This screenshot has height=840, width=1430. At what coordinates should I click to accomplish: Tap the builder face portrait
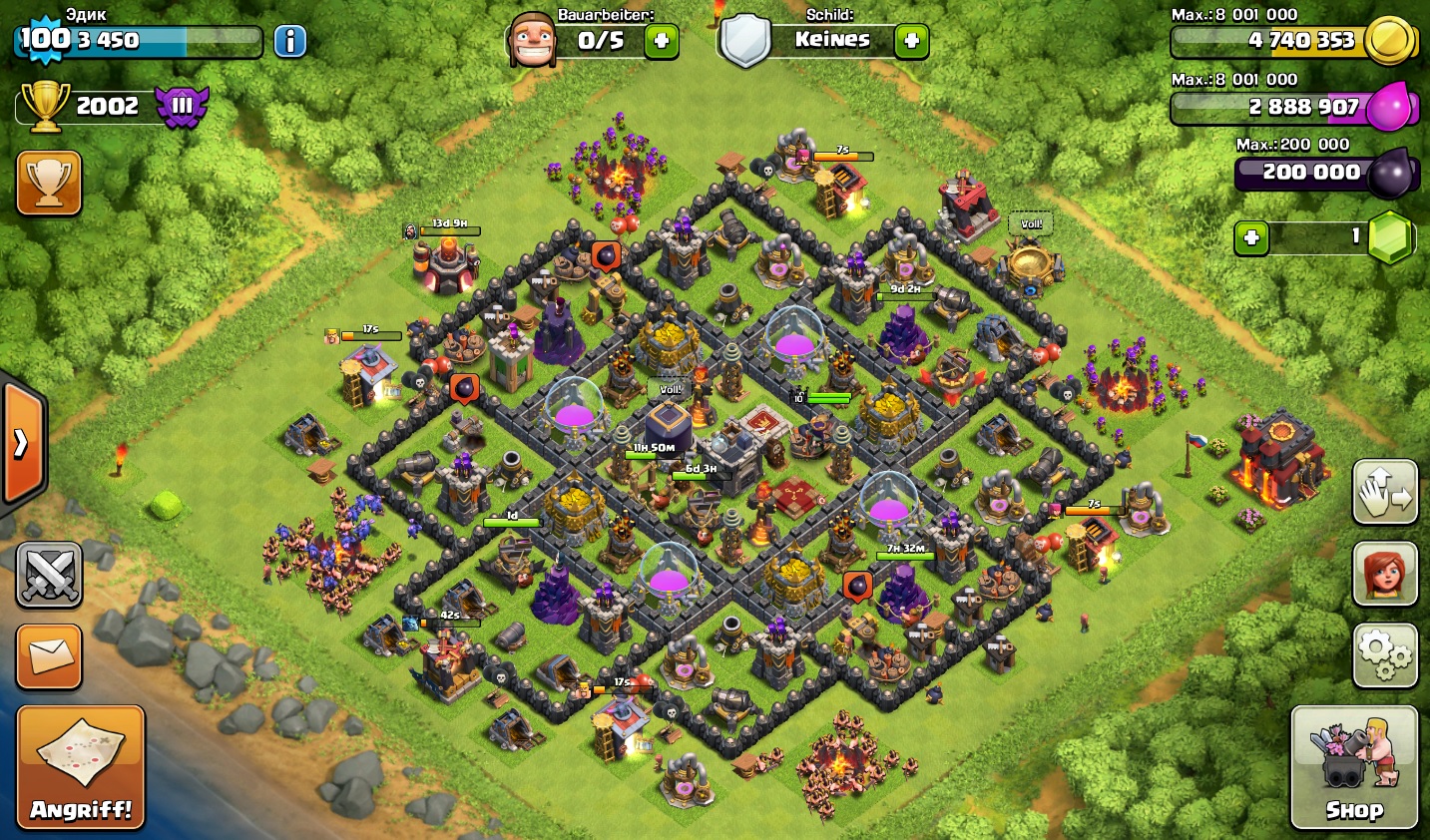tap(531, 41)
